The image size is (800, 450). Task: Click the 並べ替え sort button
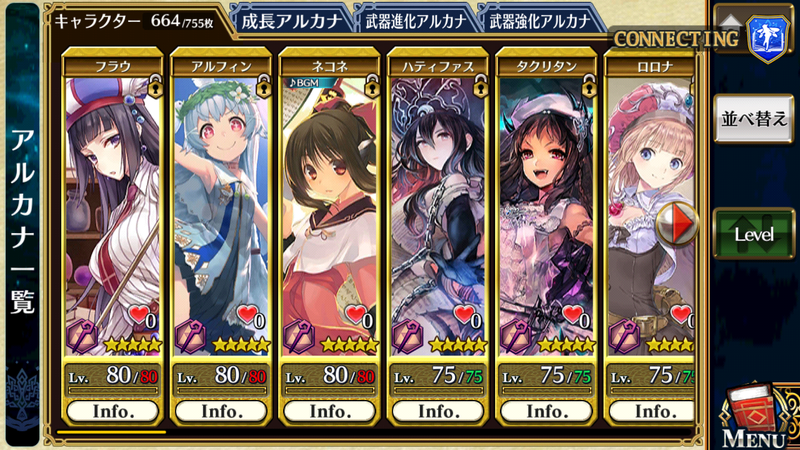753,120
